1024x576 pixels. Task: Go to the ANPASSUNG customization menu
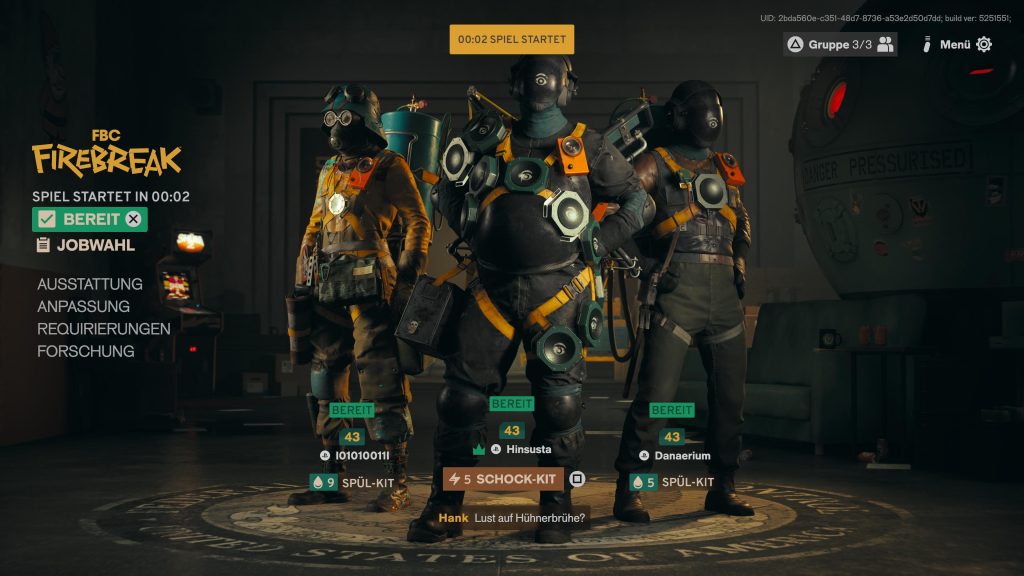pyautogui.click(x=84, y=307)
